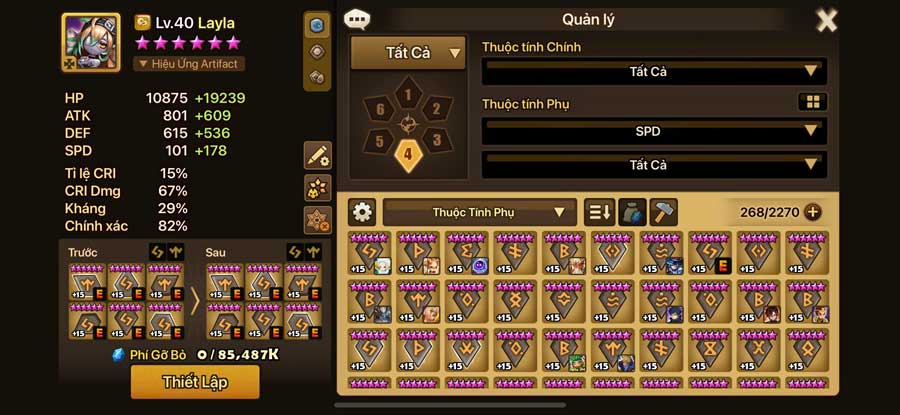
Task: Click the bag icon in rune toolbar
Action: coord(631,212)
